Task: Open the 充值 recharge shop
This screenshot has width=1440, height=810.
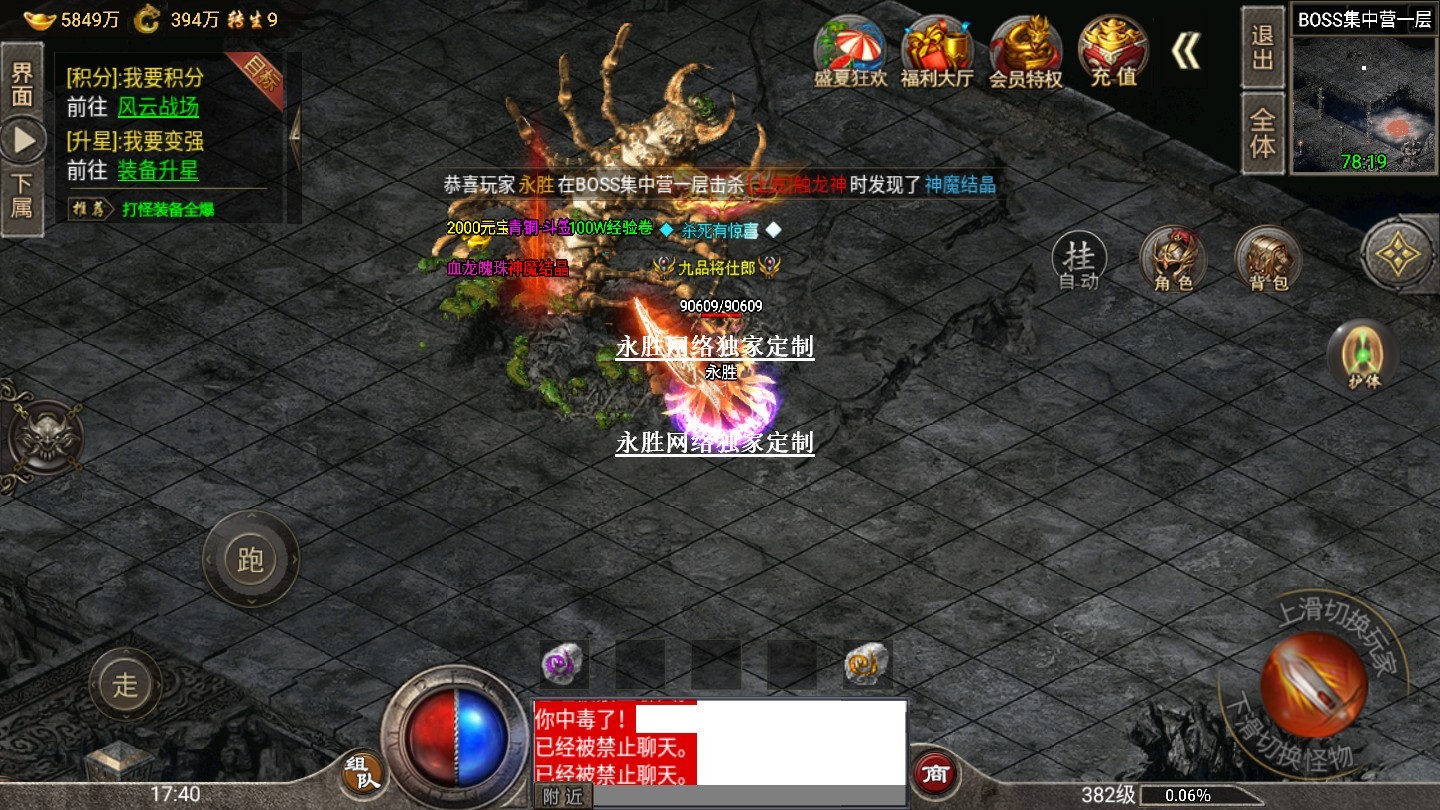Action: pos(1113,52)
